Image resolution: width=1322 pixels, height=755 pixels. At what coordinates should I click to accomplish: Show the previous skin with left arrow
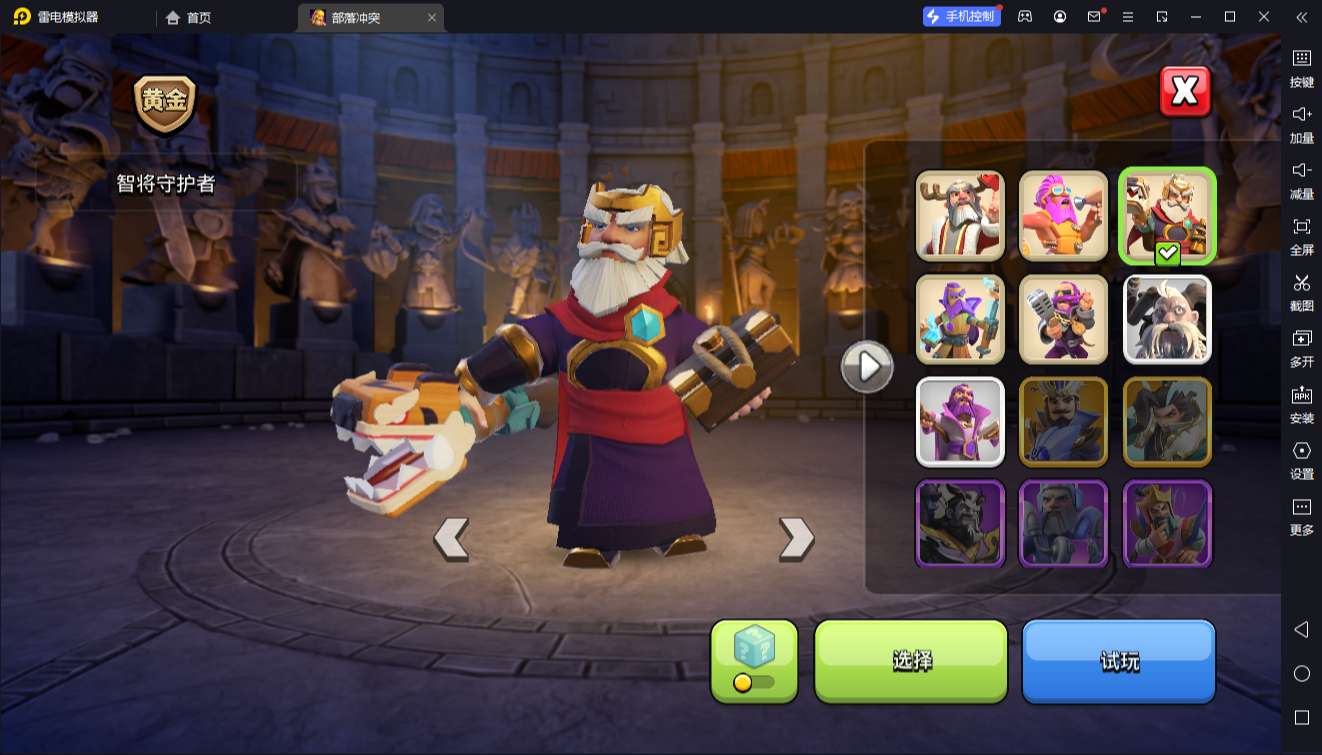pyautogui.click(x=451, y=538)
